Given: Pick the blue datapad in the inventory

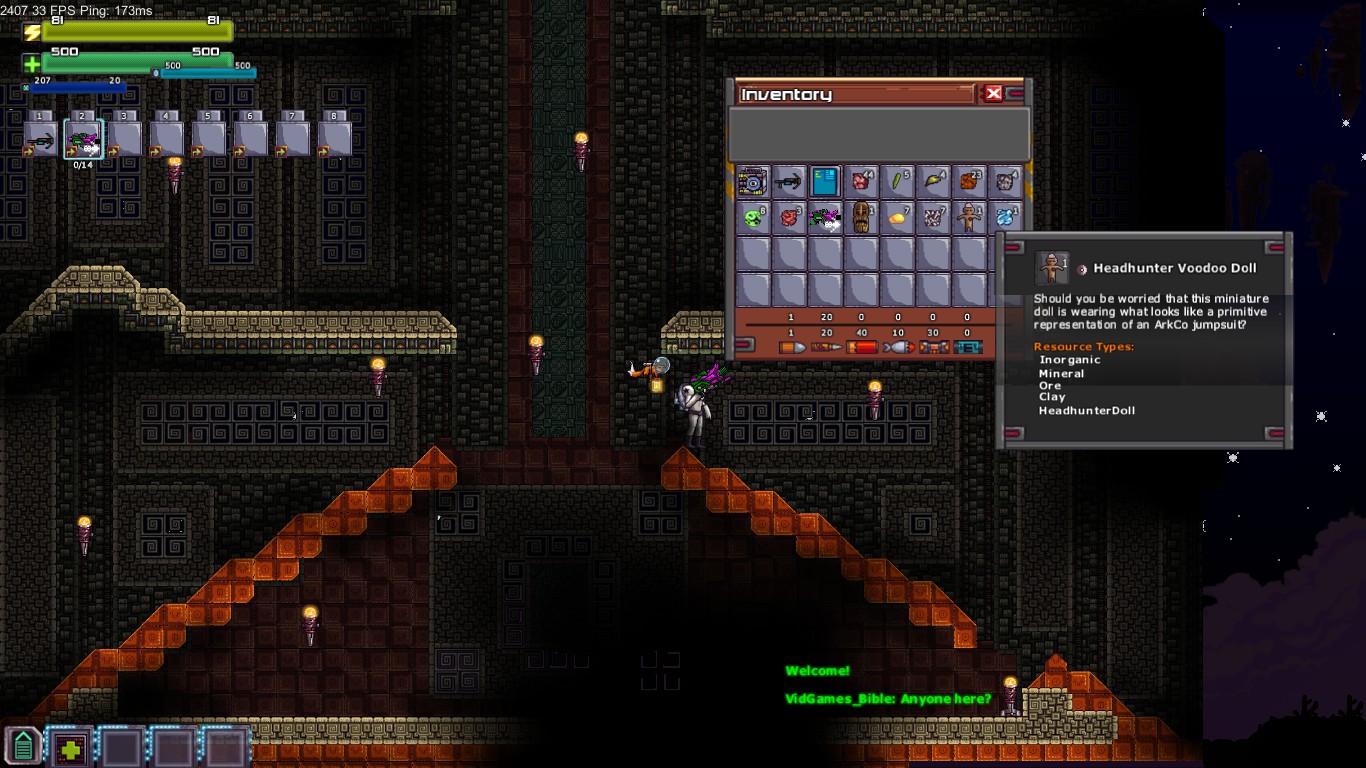Looking at the screenshot, I should tap(825, 182).
